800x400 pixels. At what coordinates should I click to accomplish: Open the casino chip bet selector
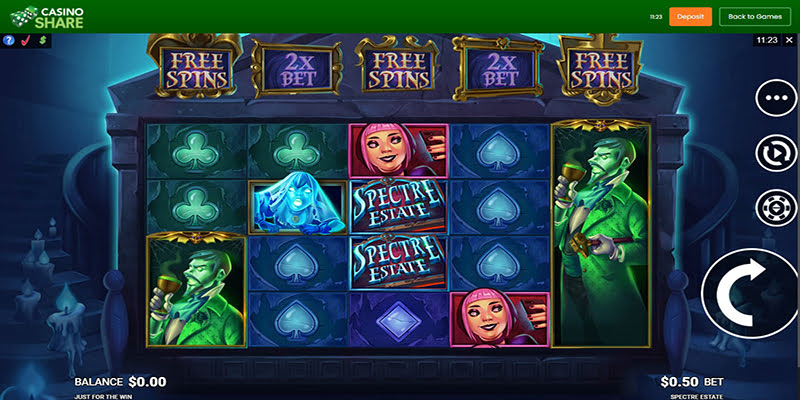[776, 209]
